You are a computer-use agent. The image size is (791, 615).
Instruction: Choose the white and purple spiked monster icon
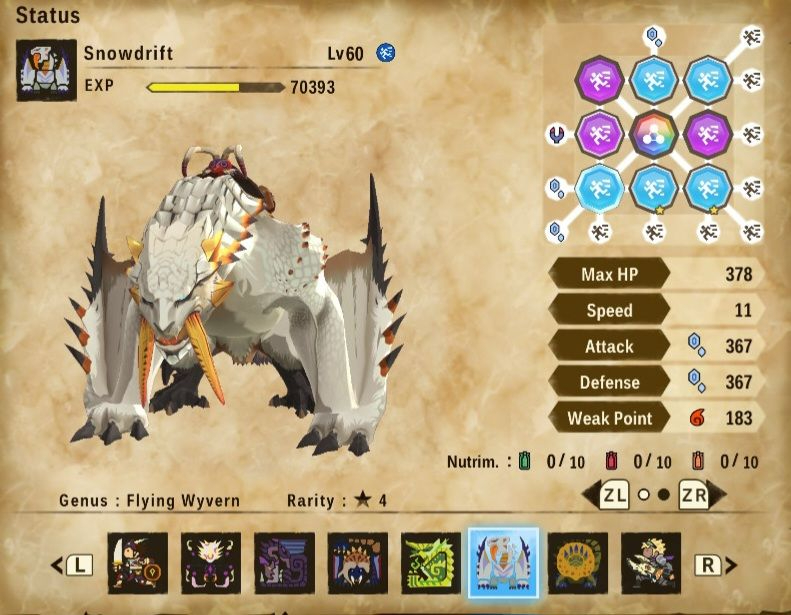point(211,563)
